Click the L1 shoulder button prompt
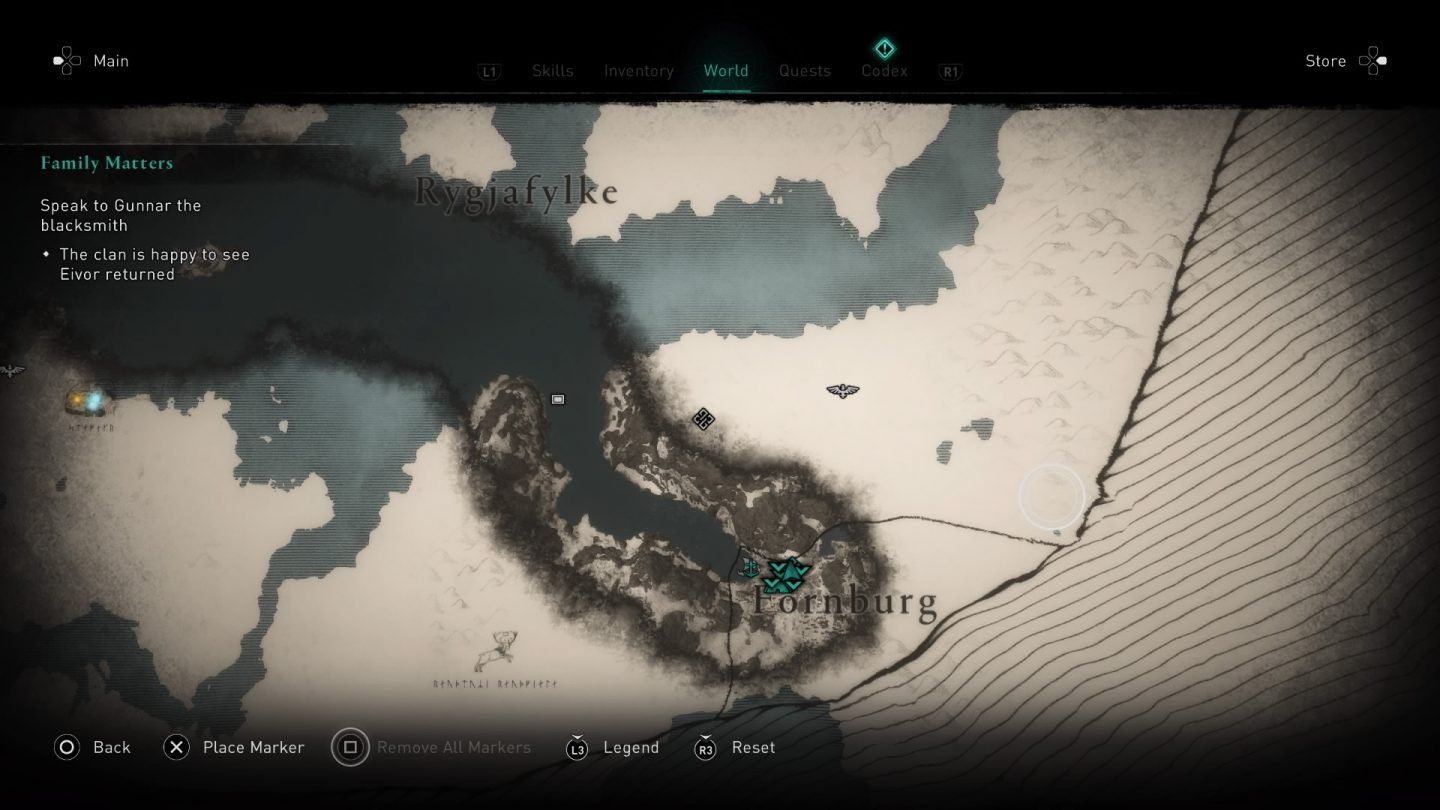Screen dimensions: 1440x810 tap(489, 71)
